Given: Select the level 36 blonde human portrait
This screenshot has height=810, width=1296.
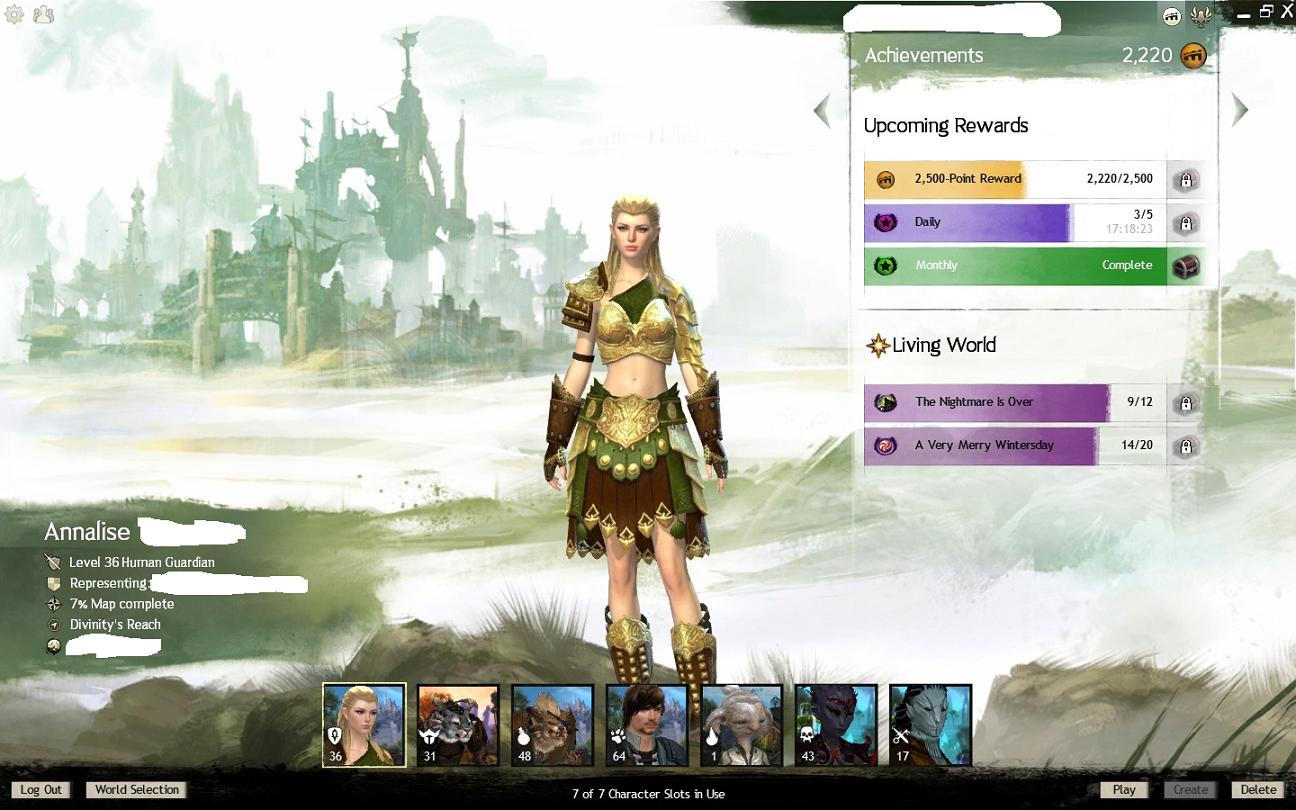Looking at the screenshot, I should [x=364, y=725].
